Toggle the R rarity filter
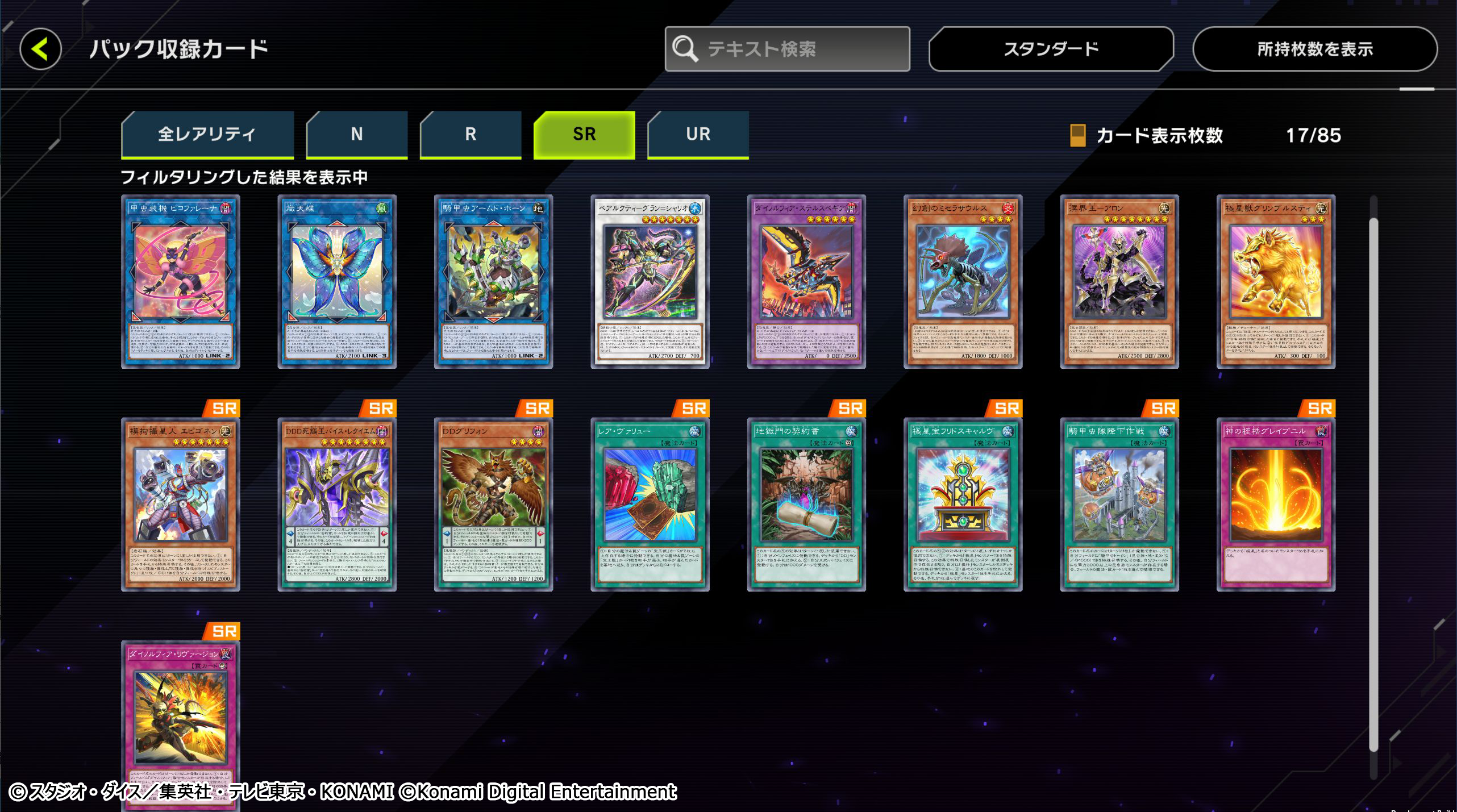The width and height of the screenshot is (1457, 812). point(469,134)
